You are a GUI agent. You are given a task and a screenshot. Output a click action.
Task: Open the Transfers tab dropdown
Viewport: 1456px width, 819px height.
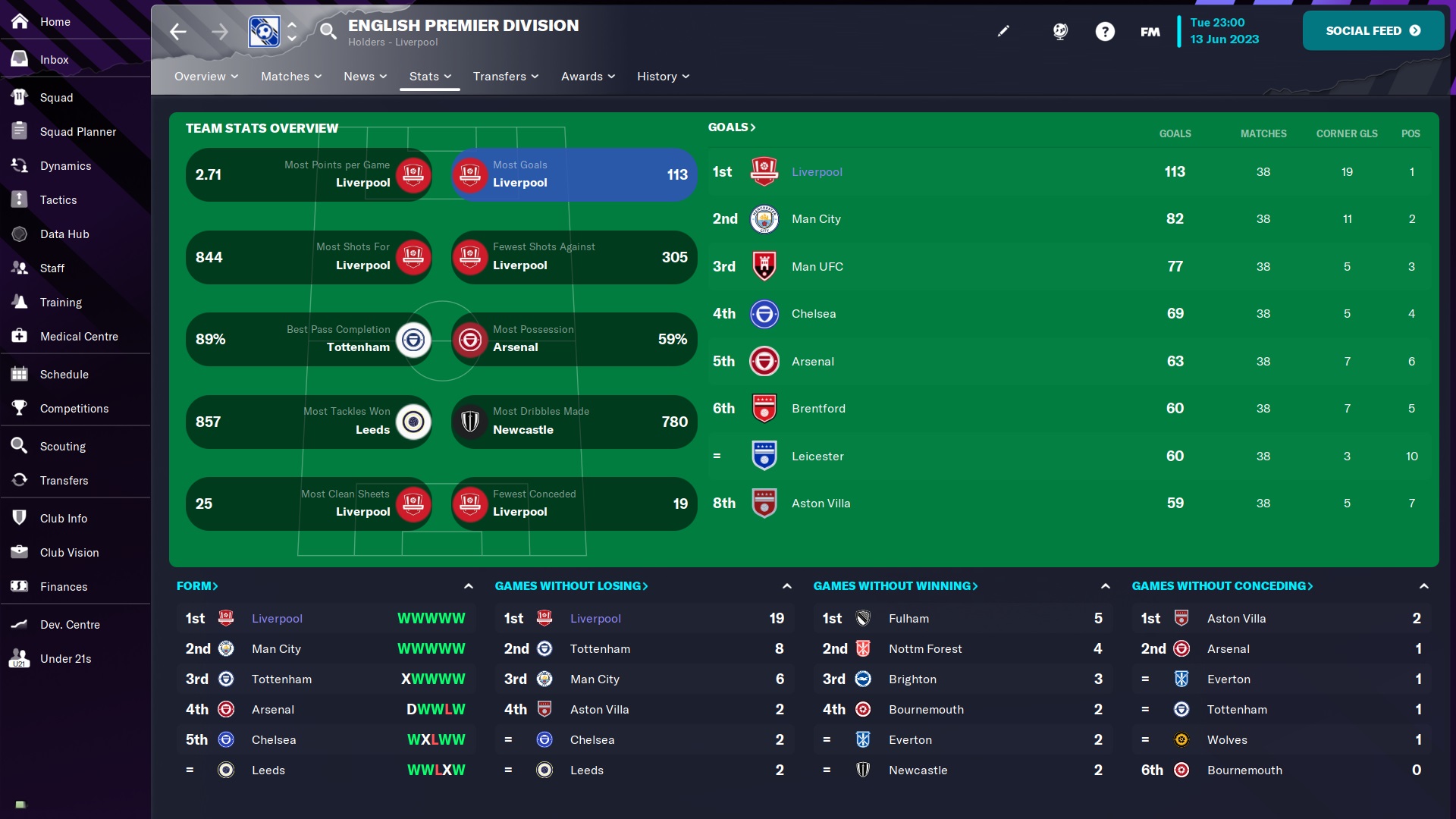pyautogui.click(x=505, y=77)
